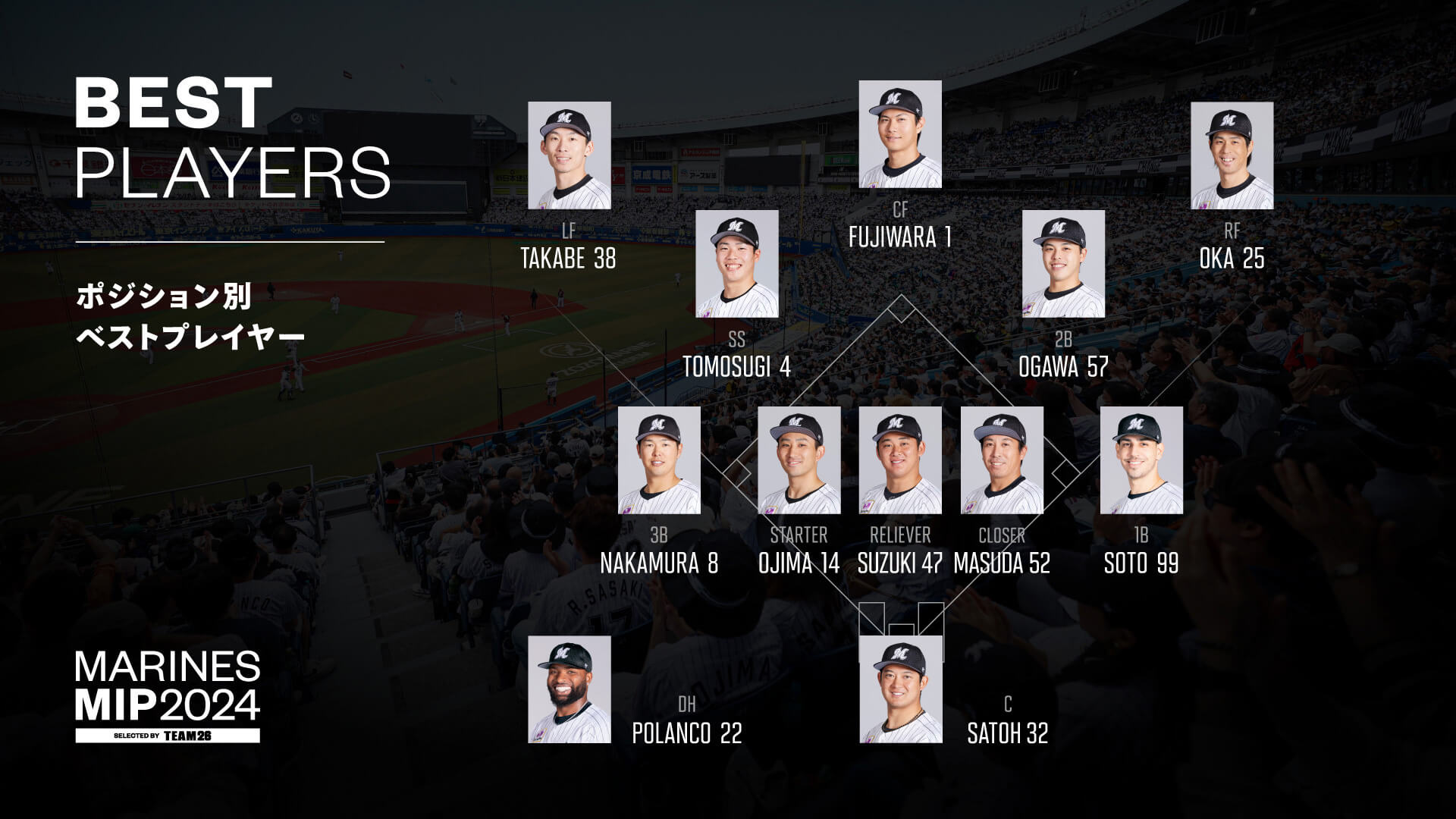1456x819 pixels.
Task: Open right fielder Oka 25 card
Action: click(1232, 155)
